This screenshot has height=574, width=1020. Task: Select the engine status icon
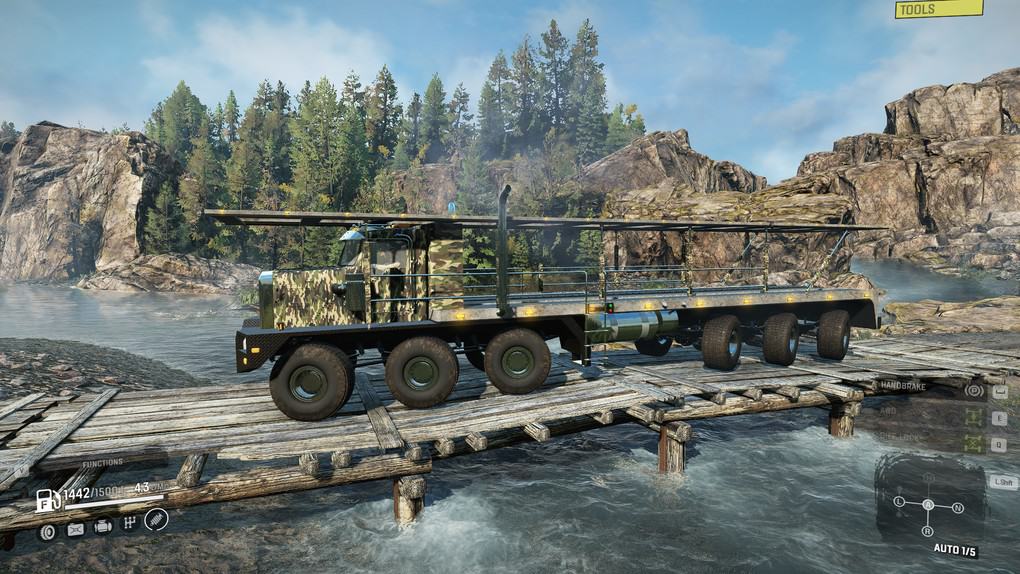pyautogui.click(x=102, y=526)
